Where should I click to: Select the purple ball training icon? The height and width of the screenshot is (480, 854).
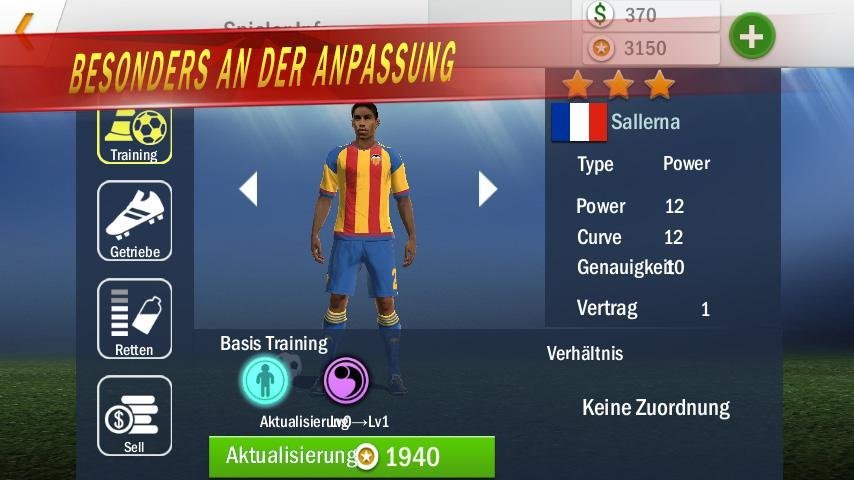tap(346, 380)
